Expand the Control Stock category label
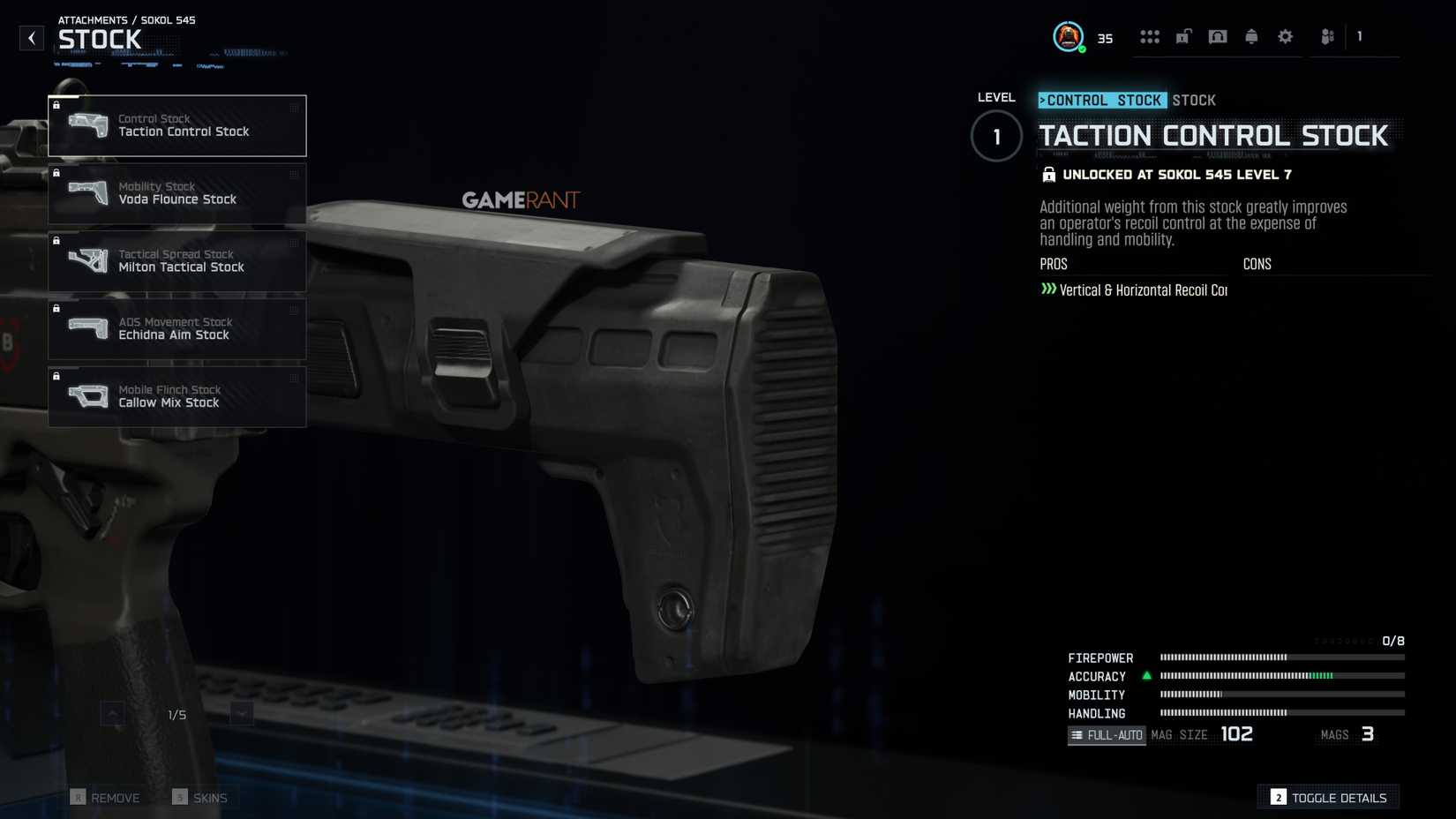Viewport: 1456px width, 819px height. click(154, 118)
